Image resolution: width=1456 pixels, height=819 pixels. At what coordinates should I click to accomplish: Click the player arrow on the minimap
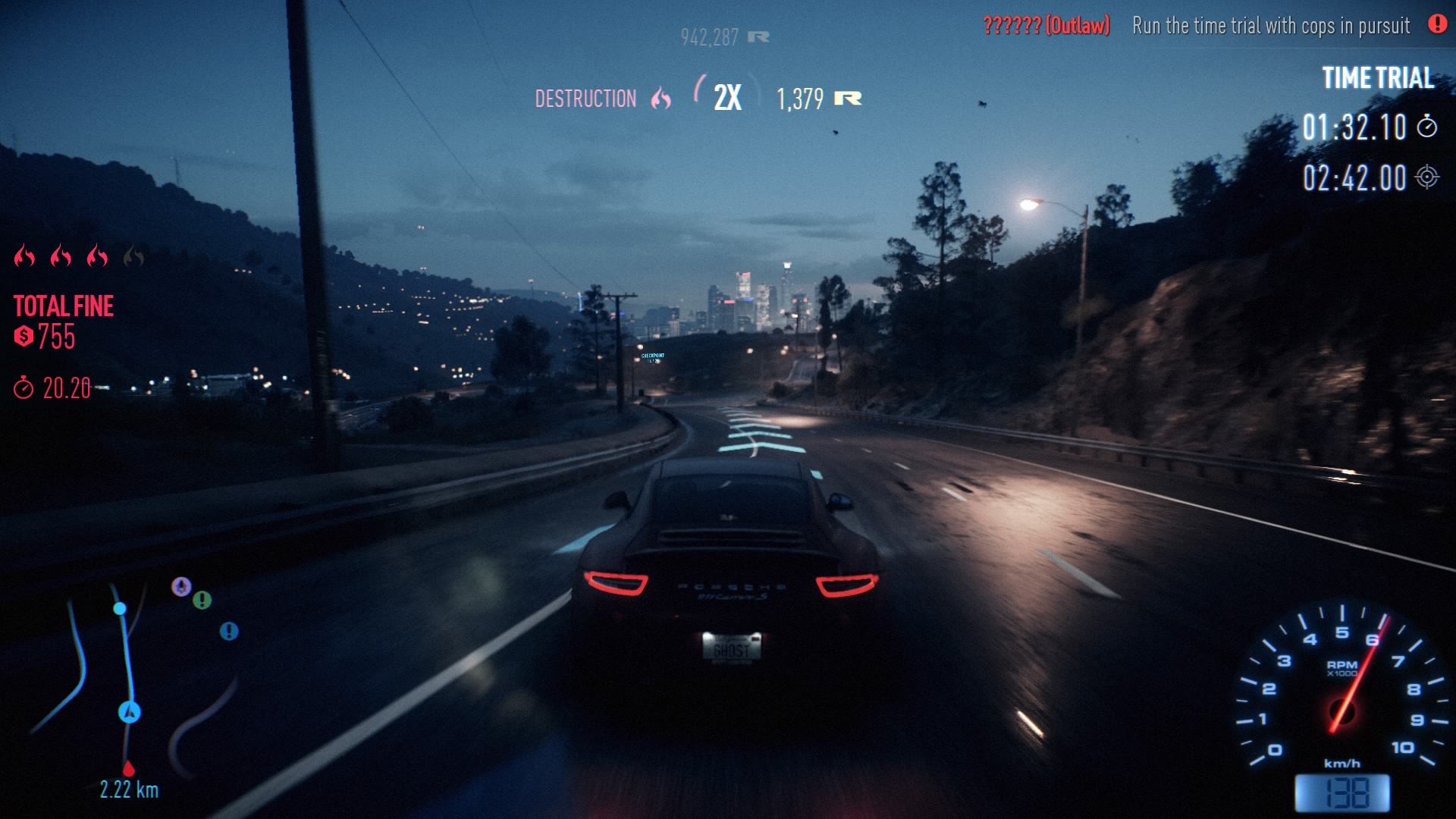click(x=130, y=712)
